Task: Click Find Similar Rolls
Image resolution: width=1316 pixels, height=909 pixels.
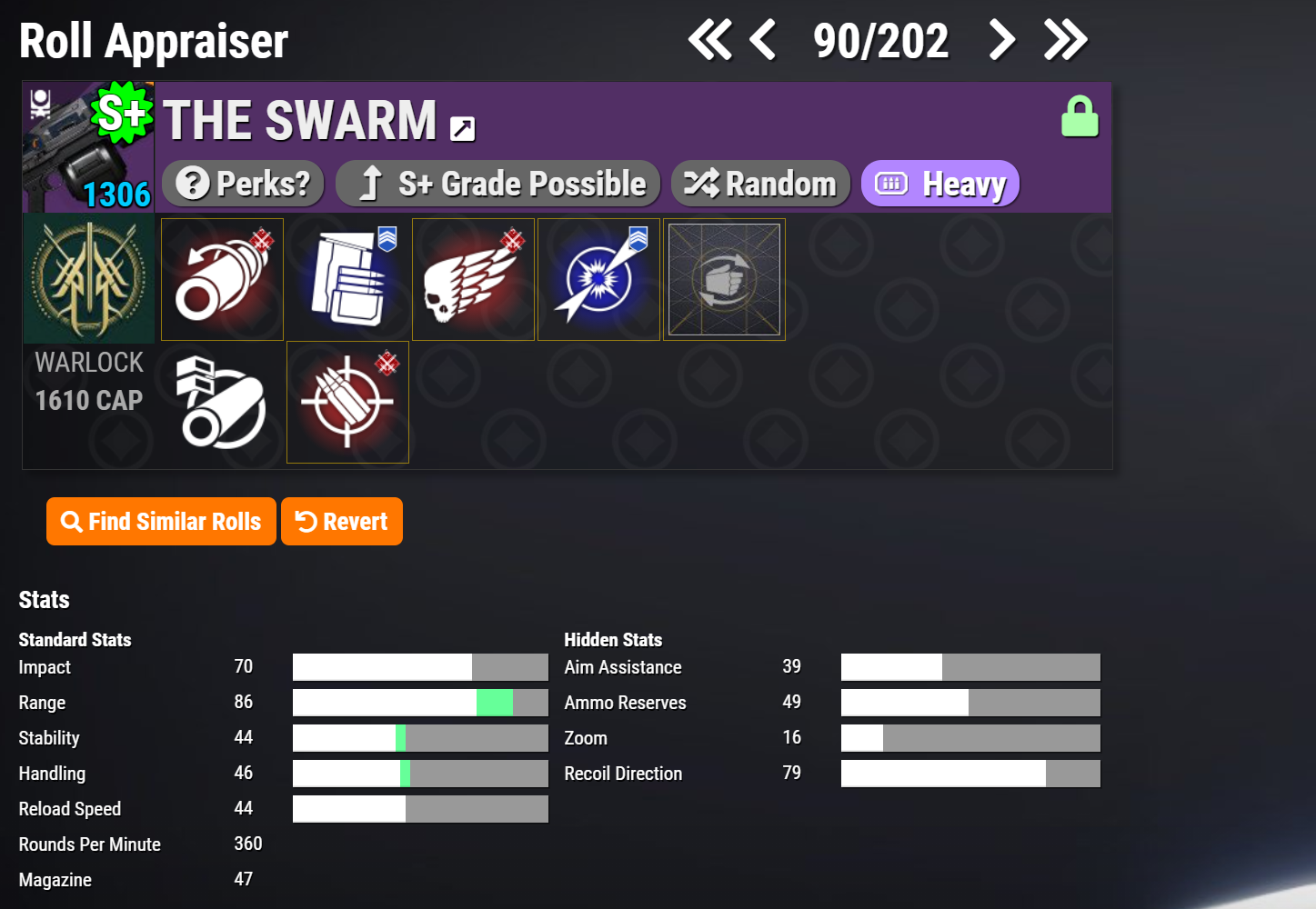Action: [x=161, y=522]
